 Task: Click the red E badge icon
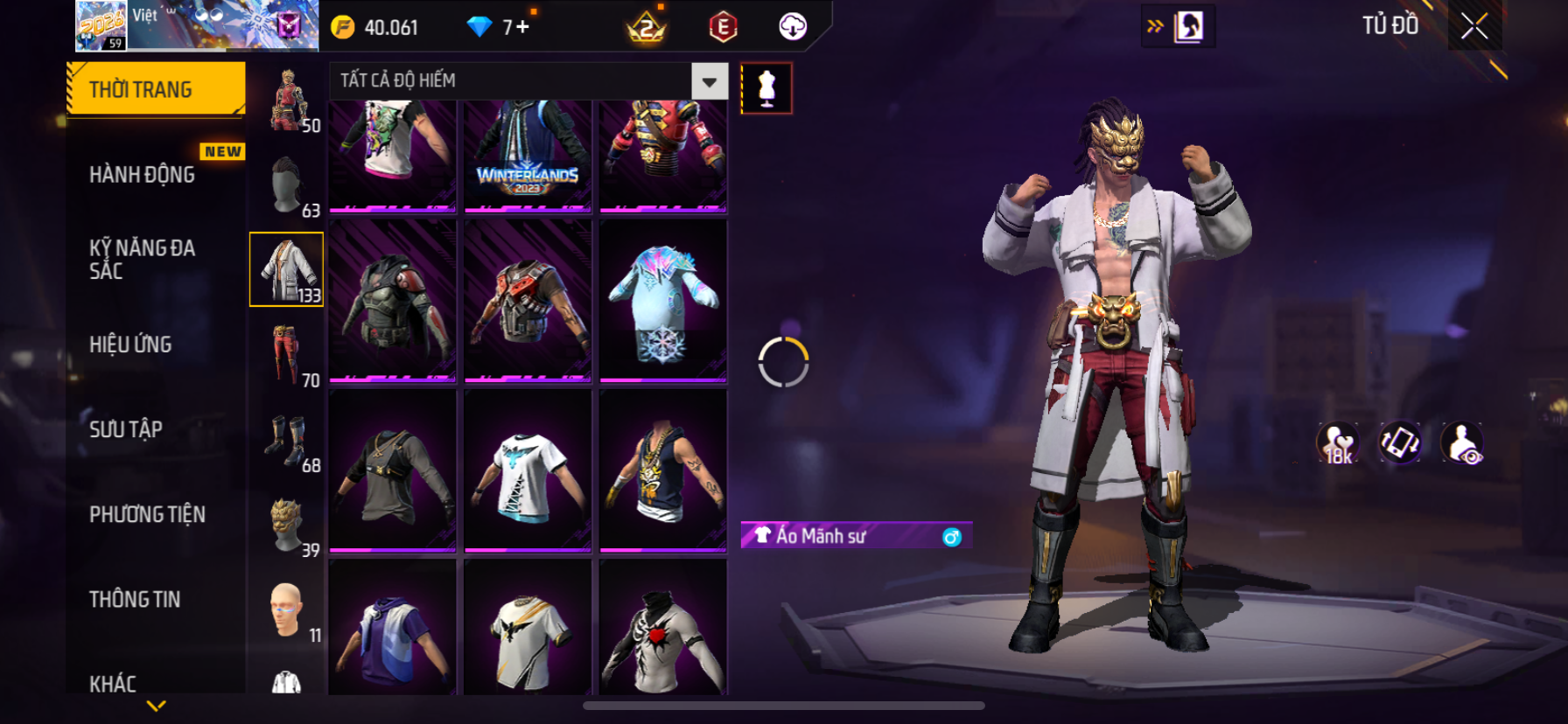click(x=723, y=27)
